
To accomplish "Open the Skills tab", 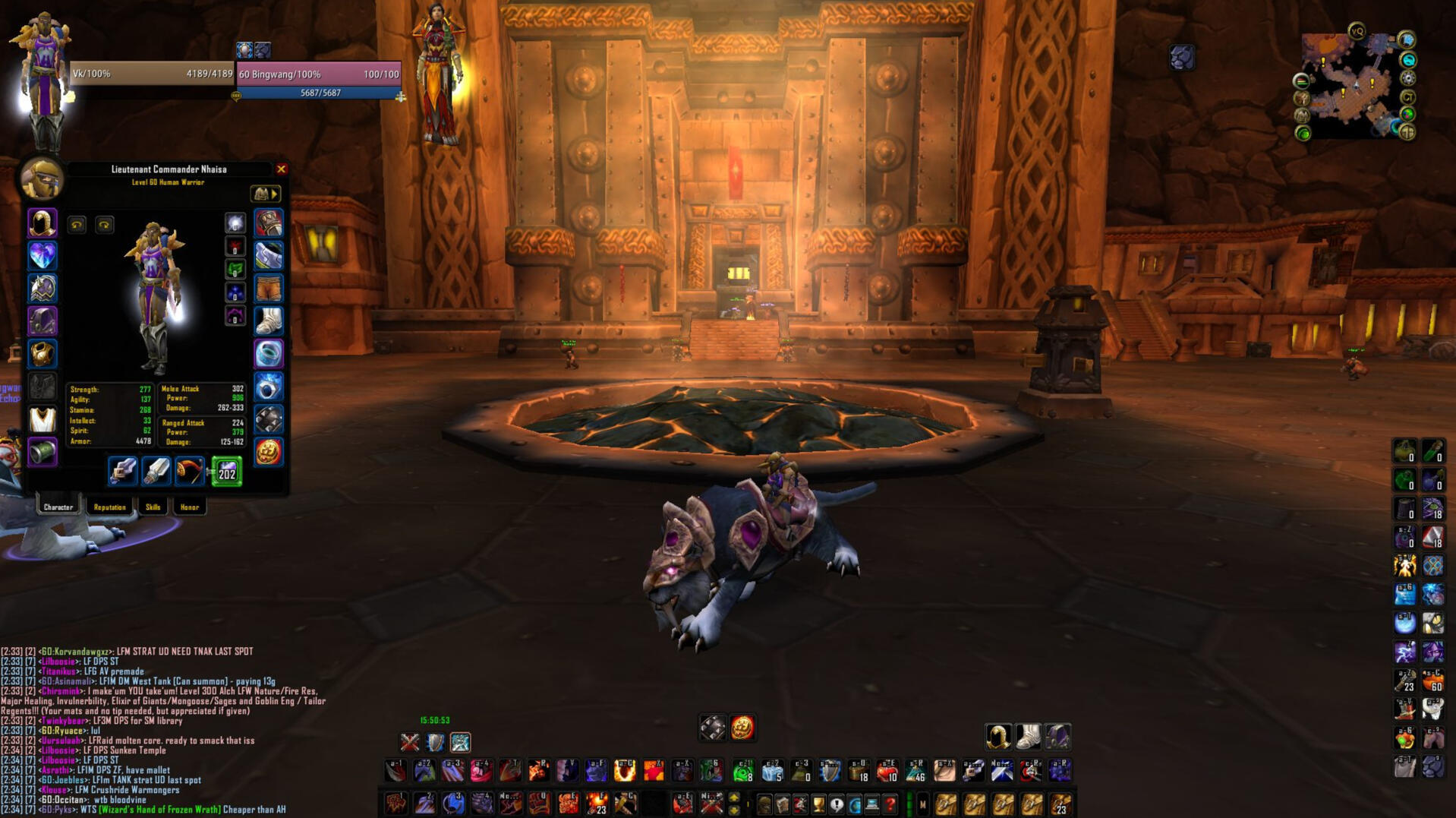I will click(153, 507).
